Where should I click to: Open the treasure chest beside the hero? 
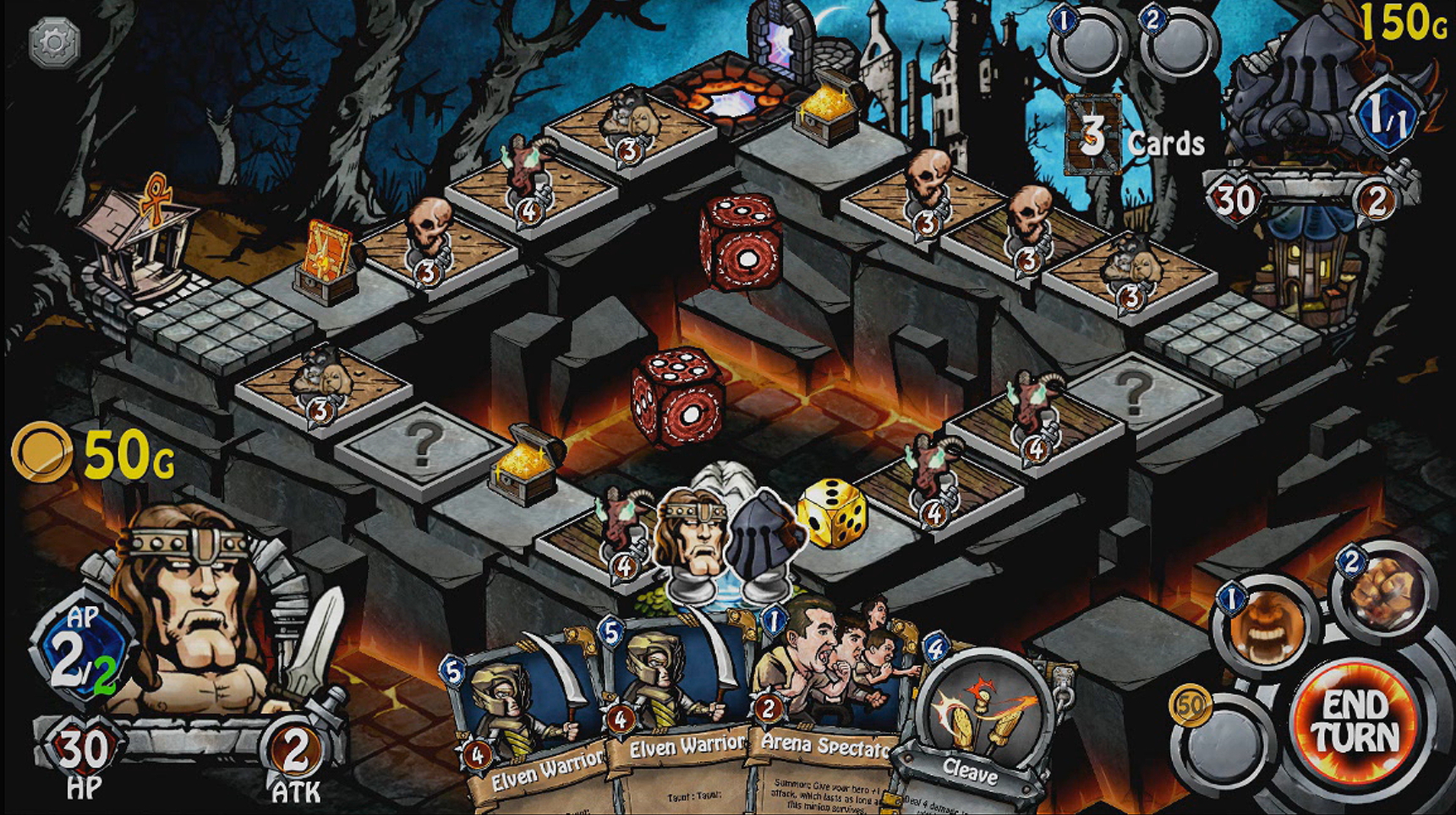coord(523,469)
